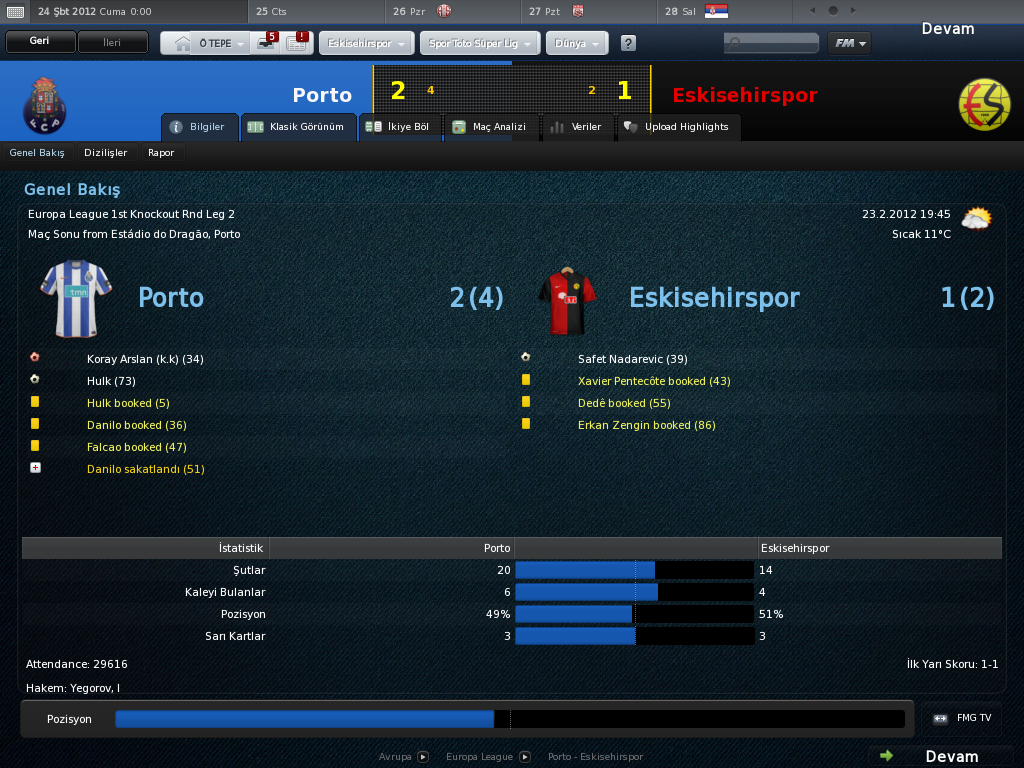Open the inbox with 5 unread messages

coord(266,43)
